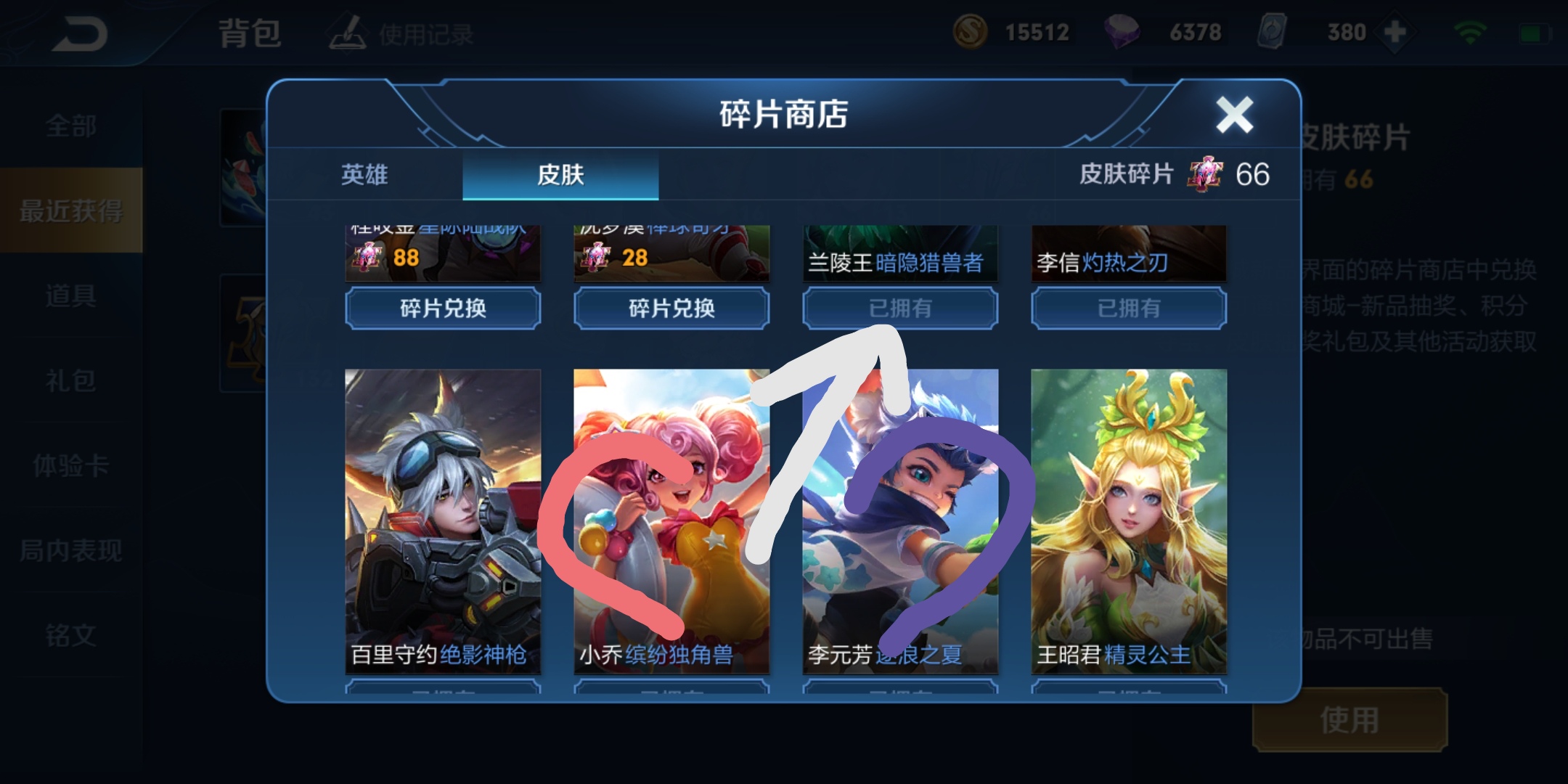Viewport: 1568px width, 784px height.
Task: Select the 皮肤 tab
Action: click(x=560, y=175)
